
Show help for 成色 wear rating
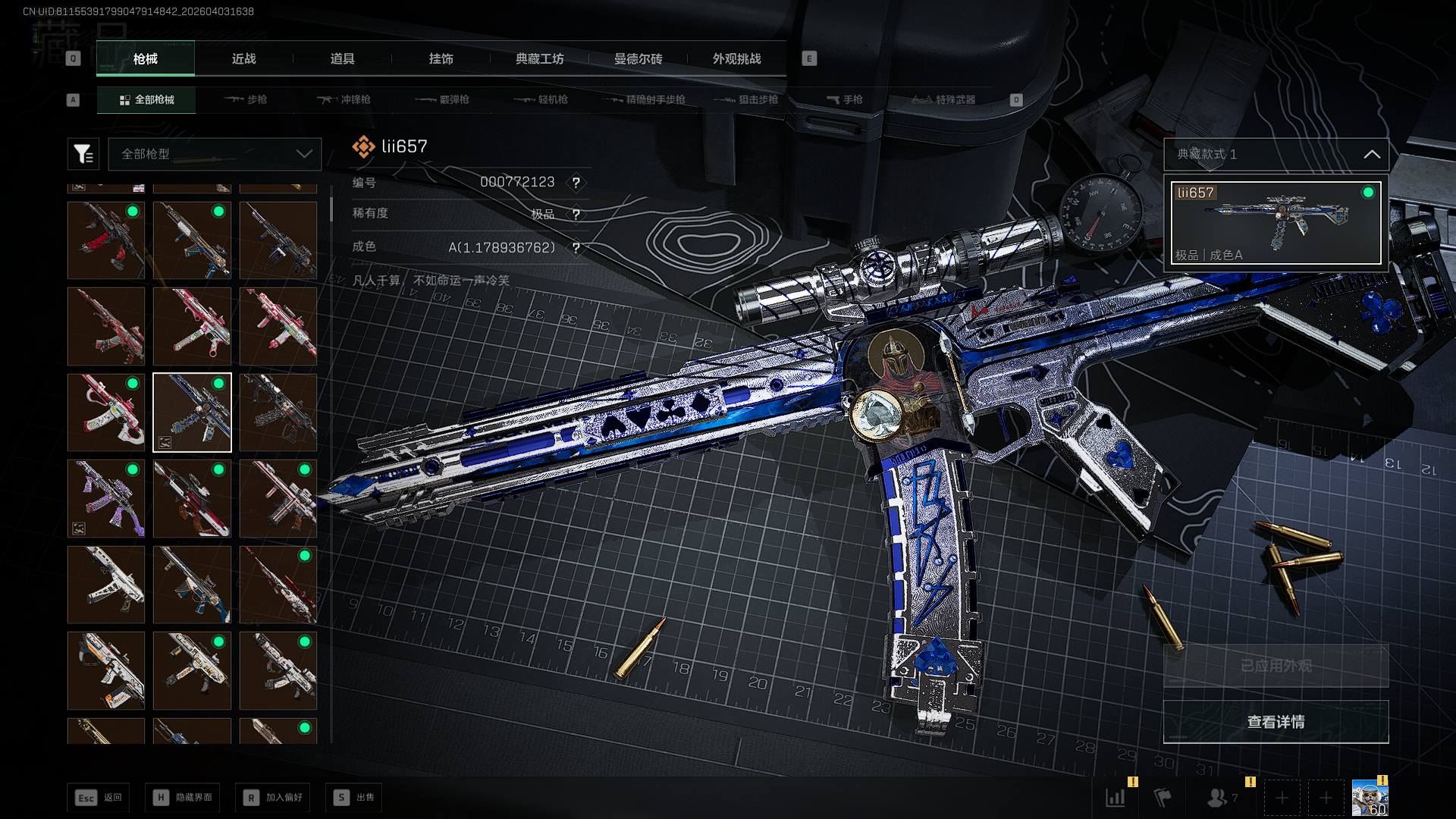pyautogui.click(x=576, y=248)
